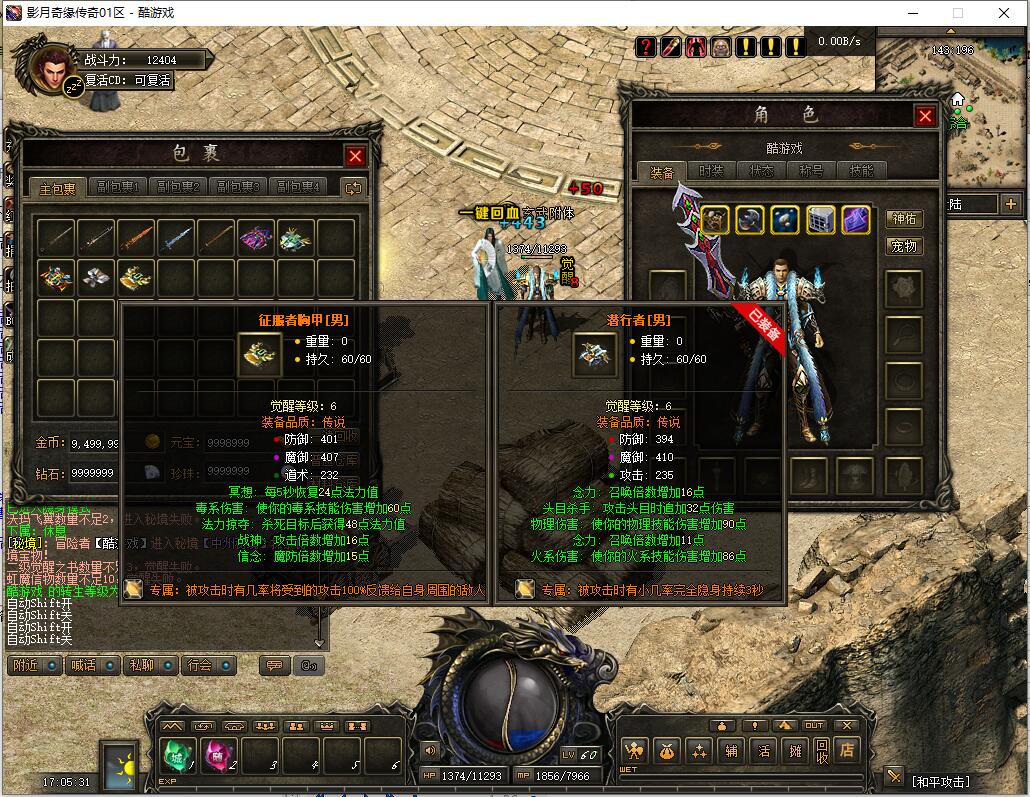This screenshot has height=797, width=1030.
Task: Use the green 城 gem in hotbar
Action: coord(178,755)
